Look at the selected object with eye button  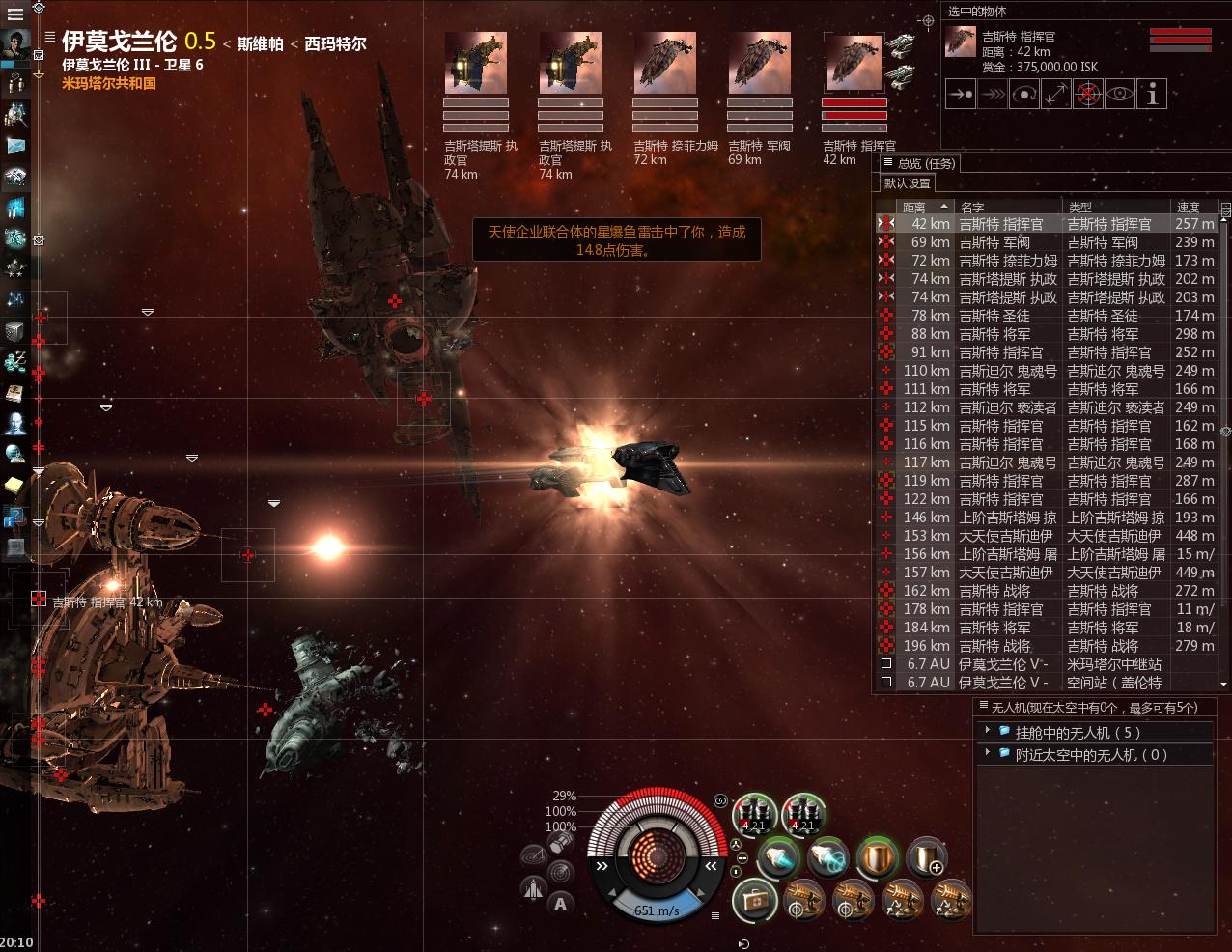pyautogui.click(x=1120, y=94)
